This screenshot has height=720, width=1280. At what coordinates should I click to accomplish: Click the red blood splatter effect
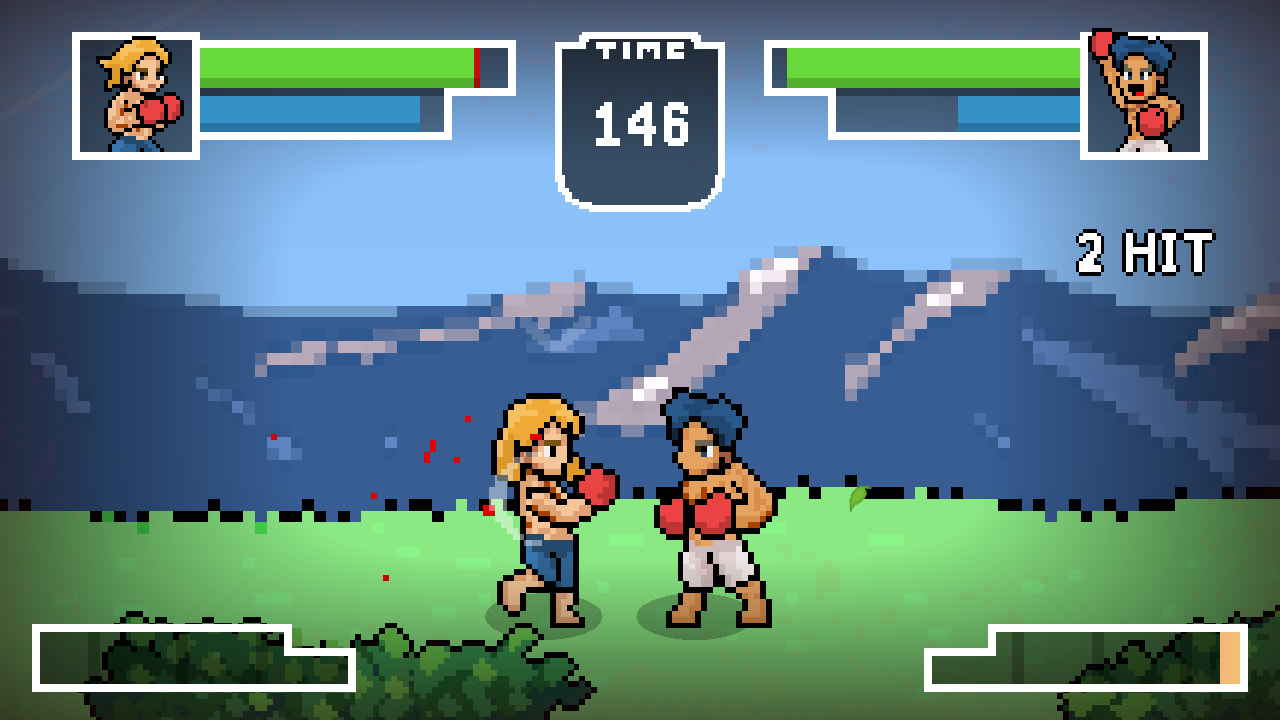430,450
